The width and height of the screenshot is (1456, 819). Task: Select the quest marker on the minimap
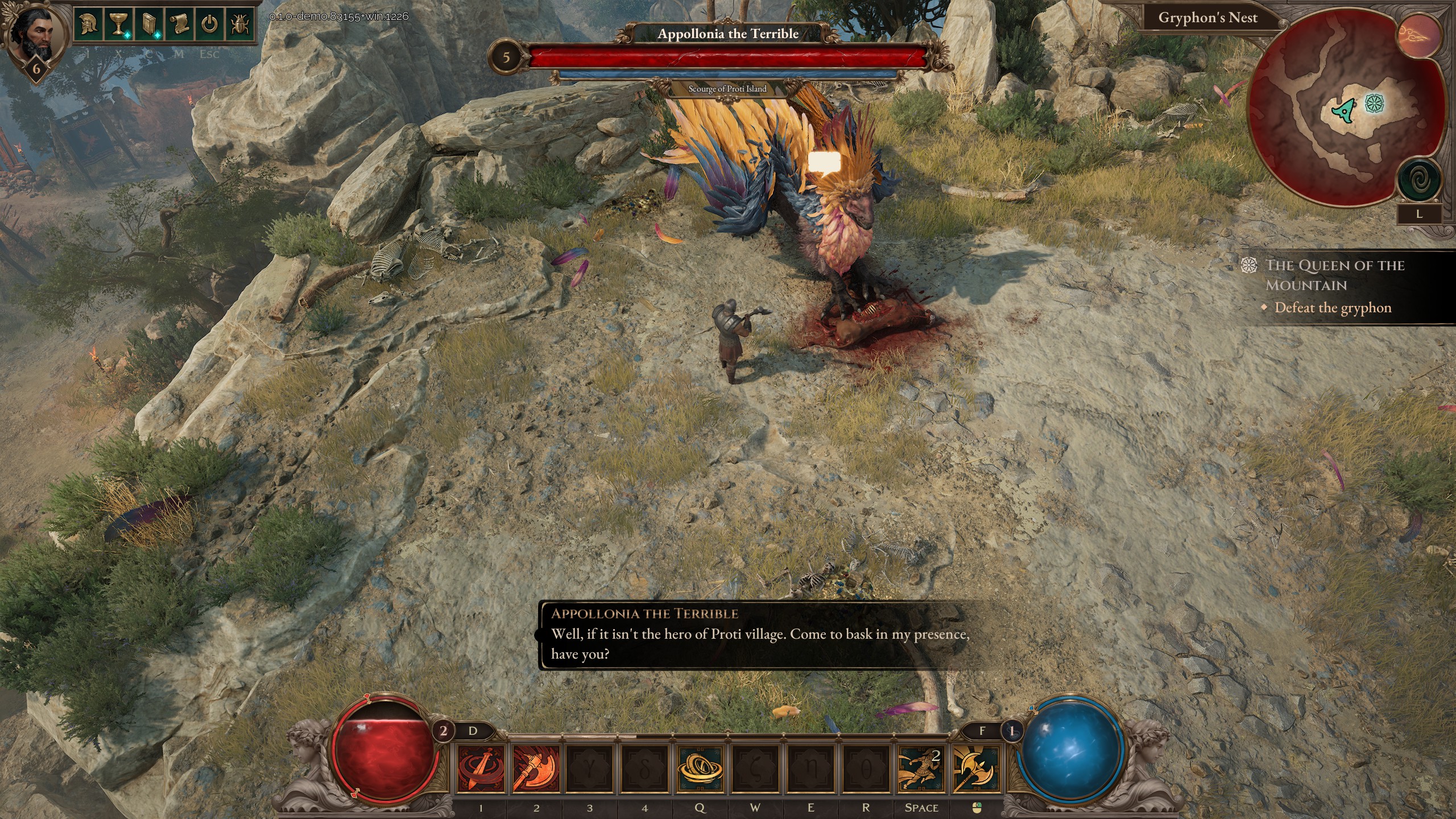(1375, 104)
